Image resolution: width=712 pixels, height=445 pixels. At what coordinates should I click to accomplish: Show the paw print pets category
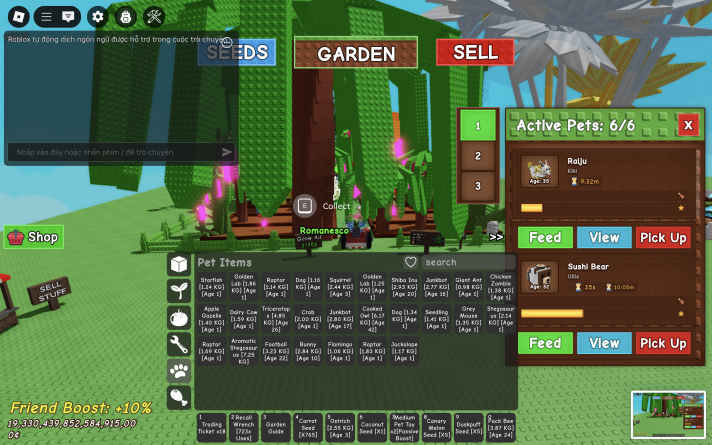(x=179, y=371)
